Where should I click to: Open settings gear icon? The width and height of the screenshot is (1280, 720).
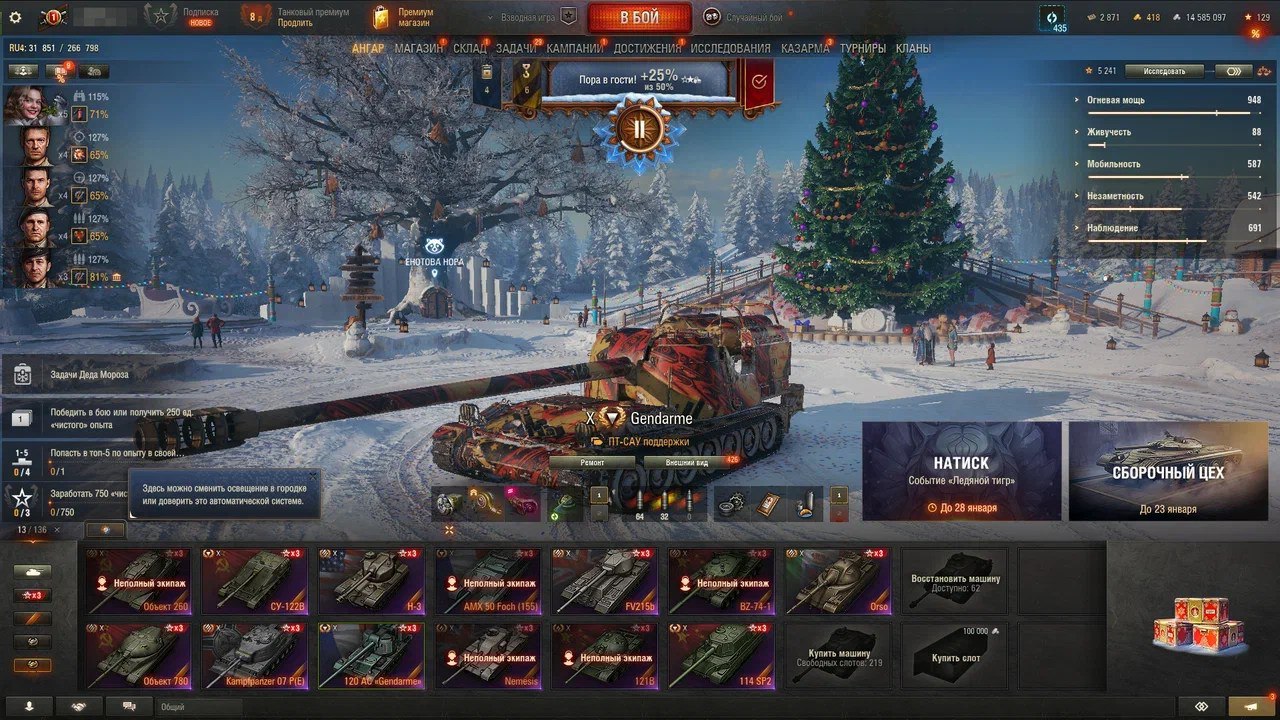15,17
